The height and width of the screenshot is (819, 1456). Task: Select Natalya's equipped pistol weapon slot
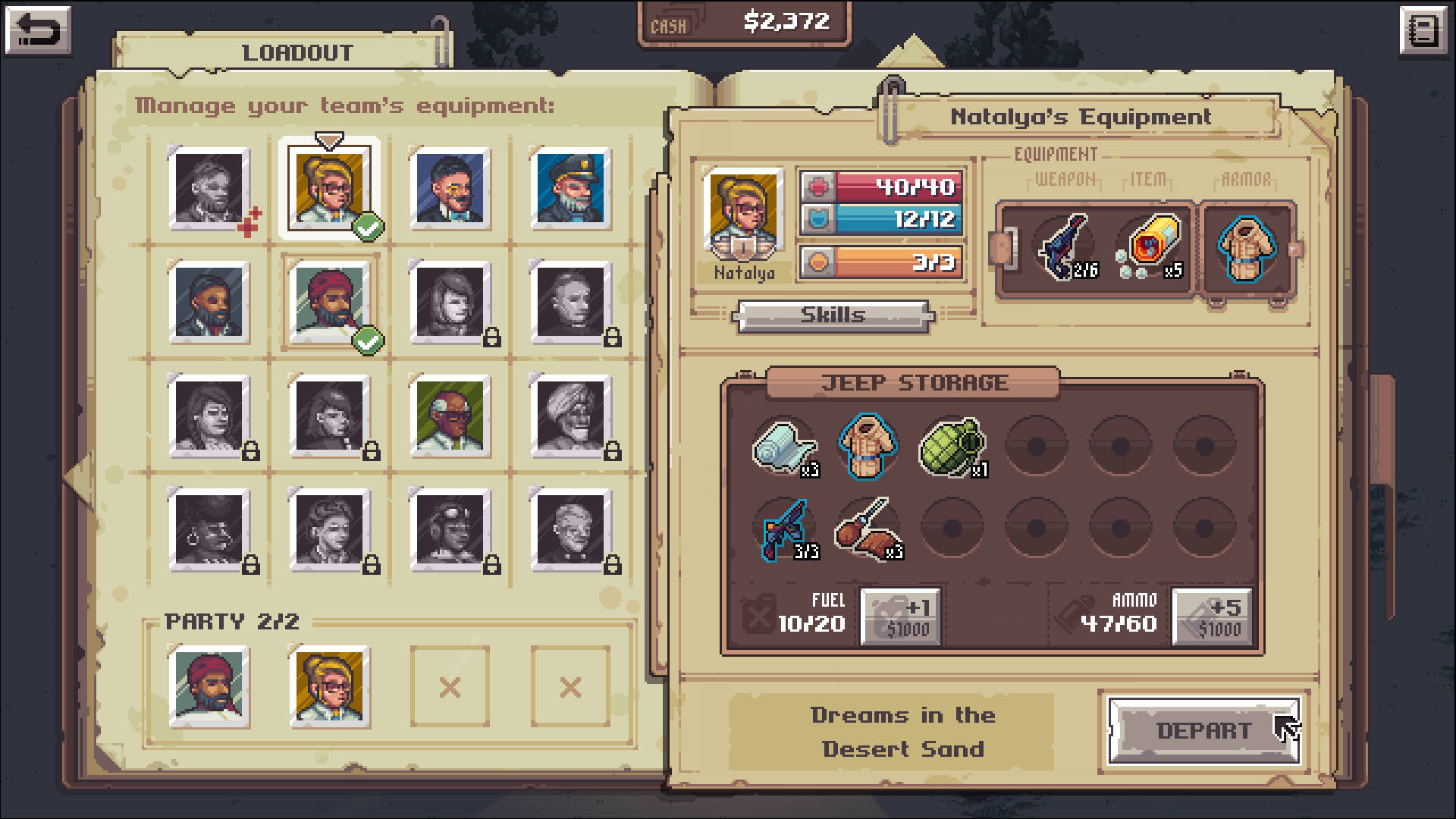coord(1067,248)
